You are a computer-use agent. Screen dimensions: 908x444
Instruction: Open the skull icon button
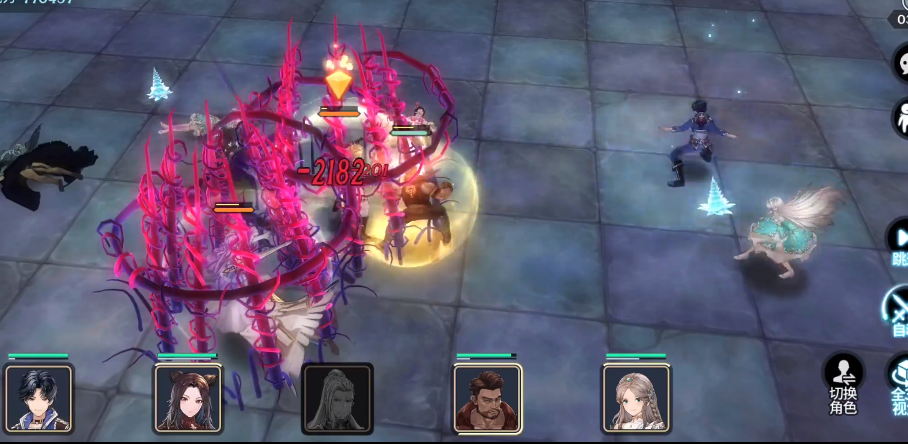900,62
